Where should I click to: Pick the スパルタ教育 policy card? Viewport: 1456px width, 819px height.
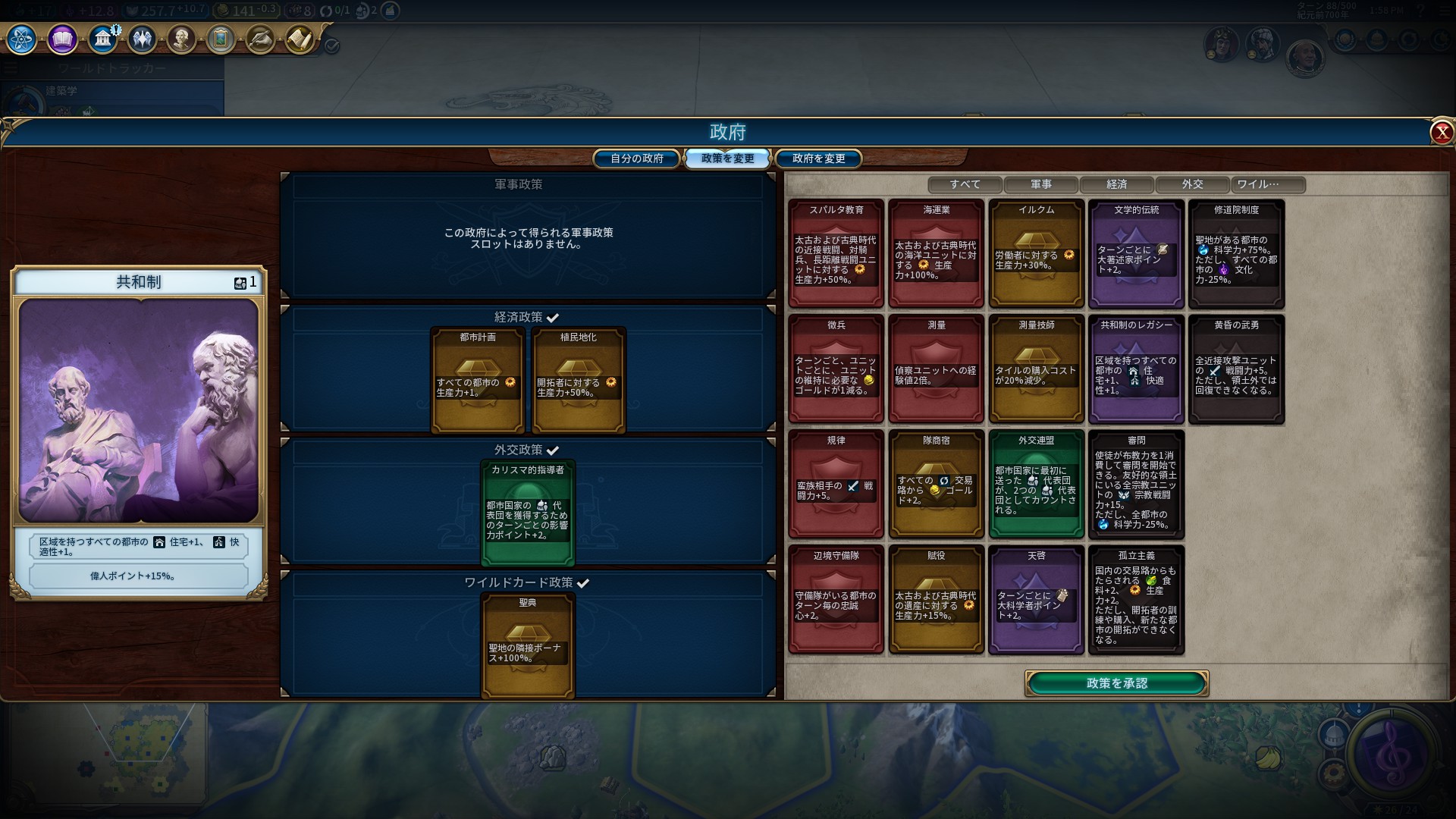[836, 253]
